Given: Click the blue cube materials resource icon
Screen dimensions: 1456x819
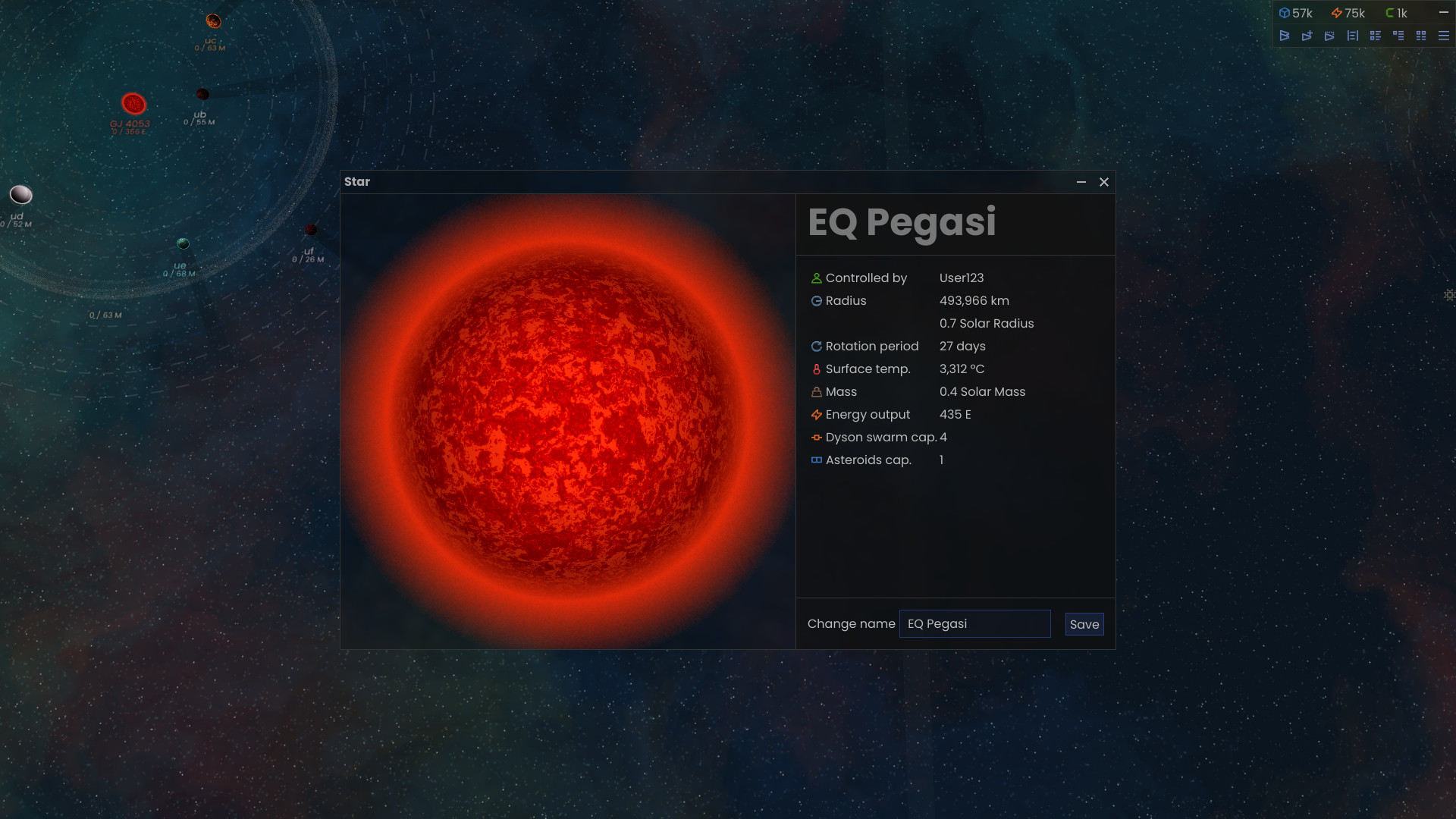Looking at the screenshot, I should click(x=1285, y=13).
